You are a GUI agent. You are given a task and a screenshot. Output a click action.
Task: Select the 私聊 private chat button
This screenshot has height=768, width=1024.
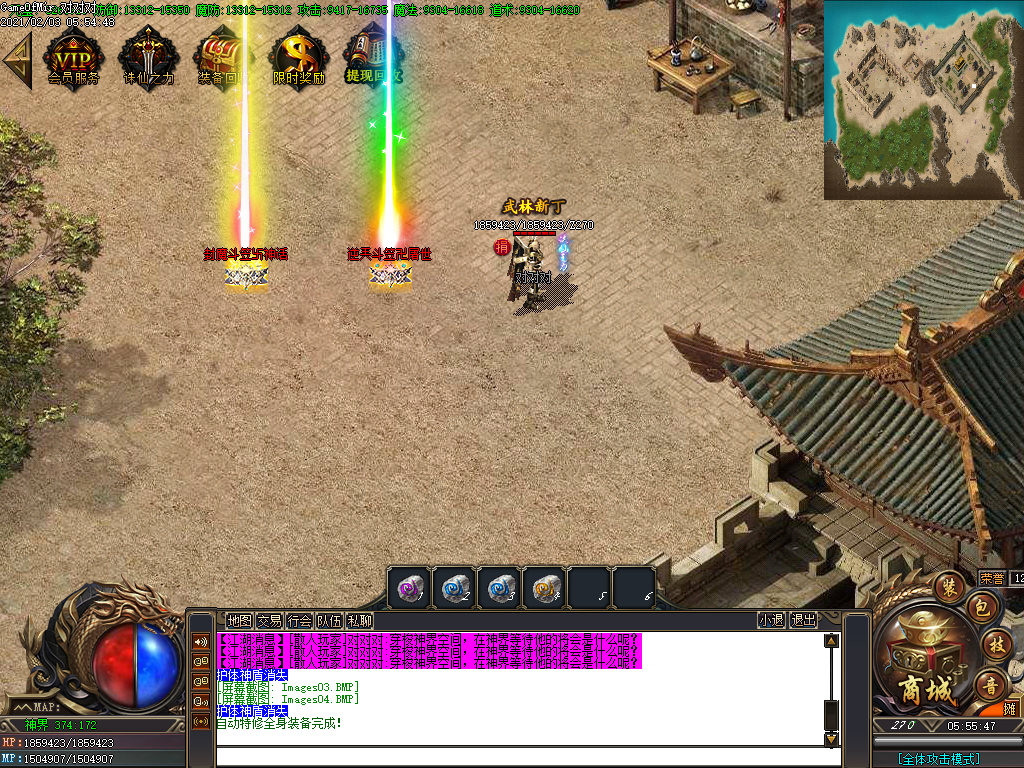(359, 621)
